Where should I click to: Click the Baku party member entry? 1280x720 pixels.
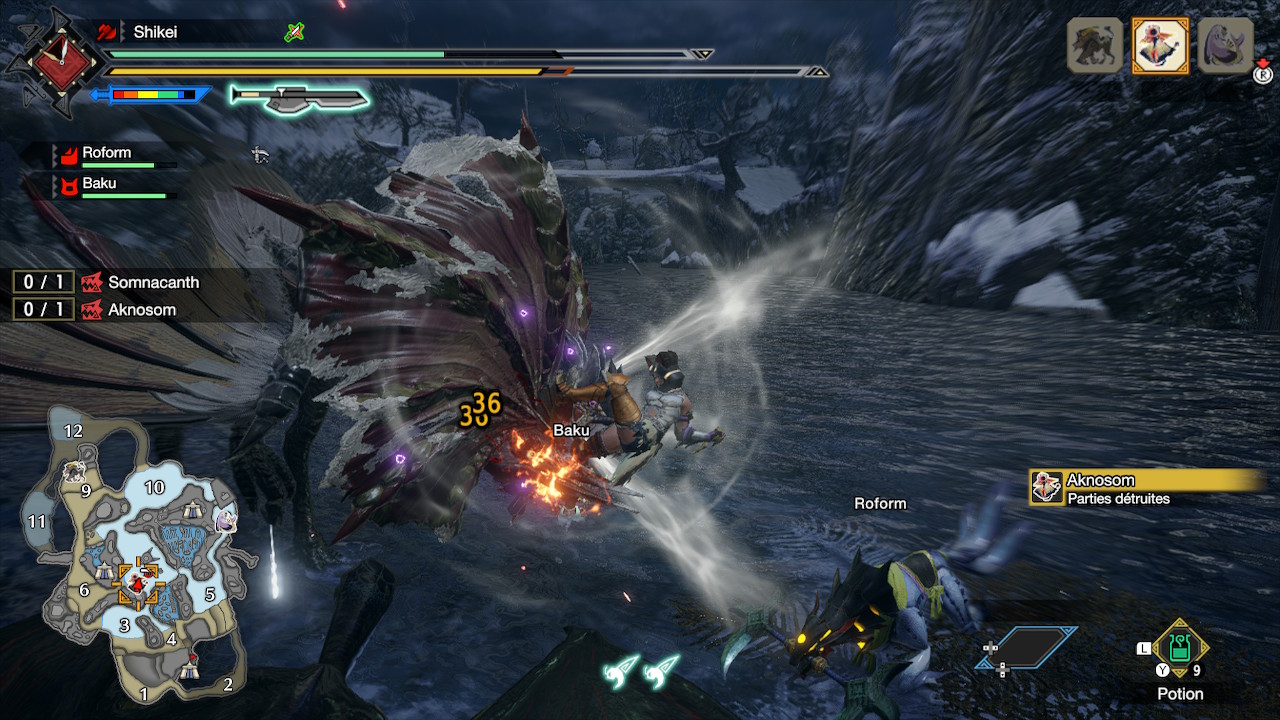(x=100, y=184)
